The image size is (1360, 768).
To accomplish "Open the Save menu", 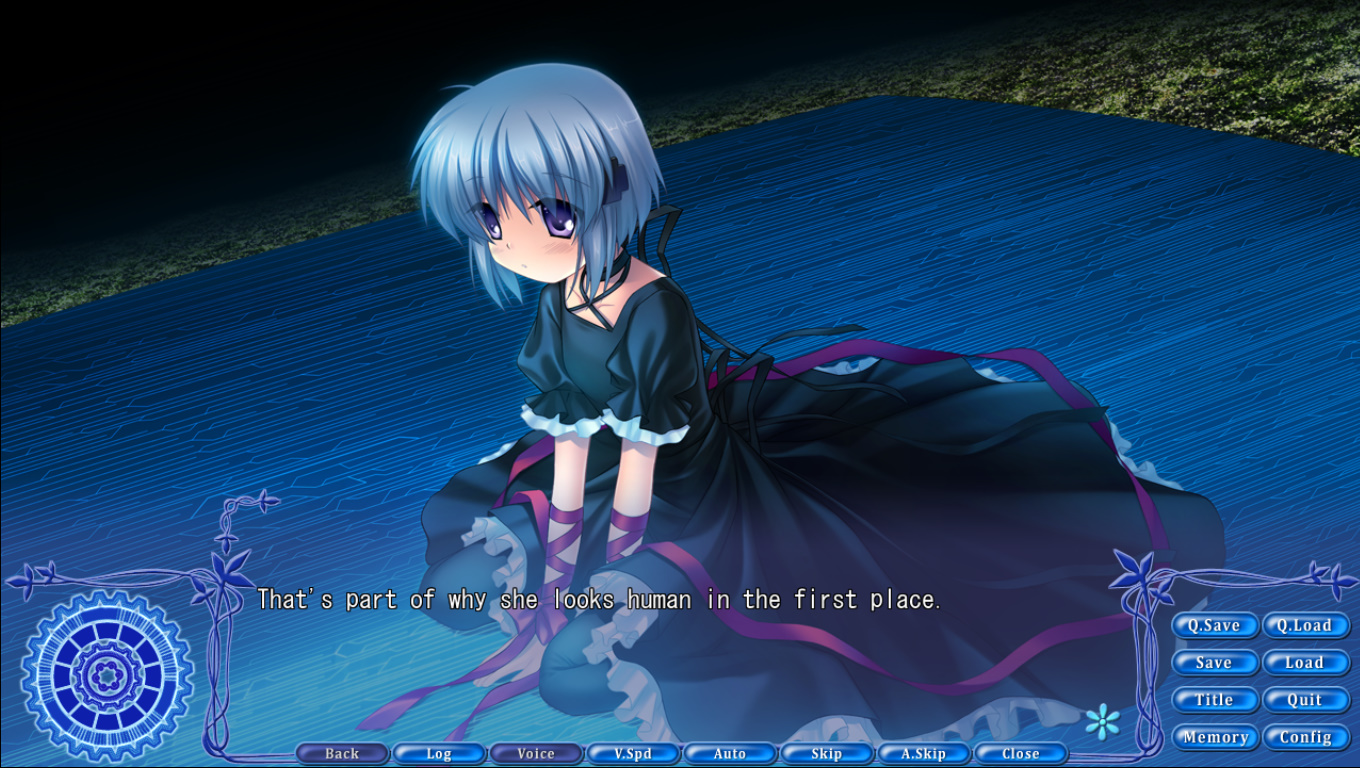I will [x=1214, y=663].
